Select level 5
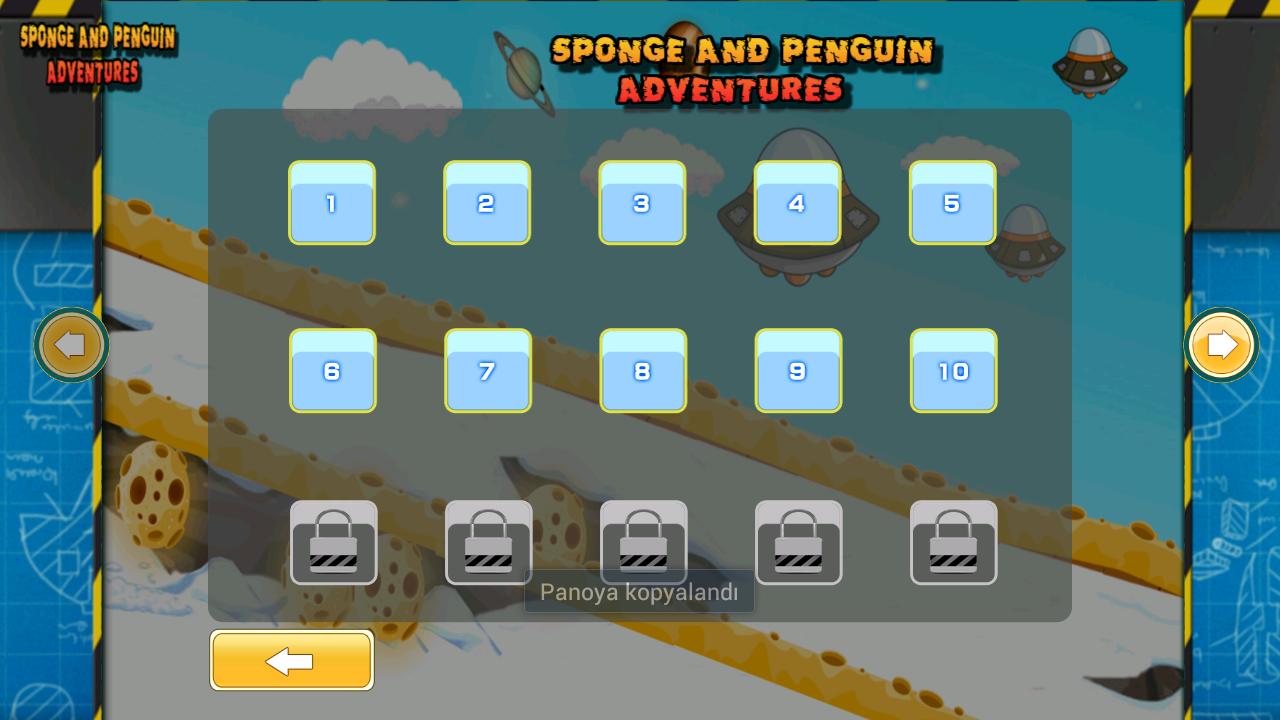Image resolution: width=1280 pixels, height=720 pixels. pos(952,204)
